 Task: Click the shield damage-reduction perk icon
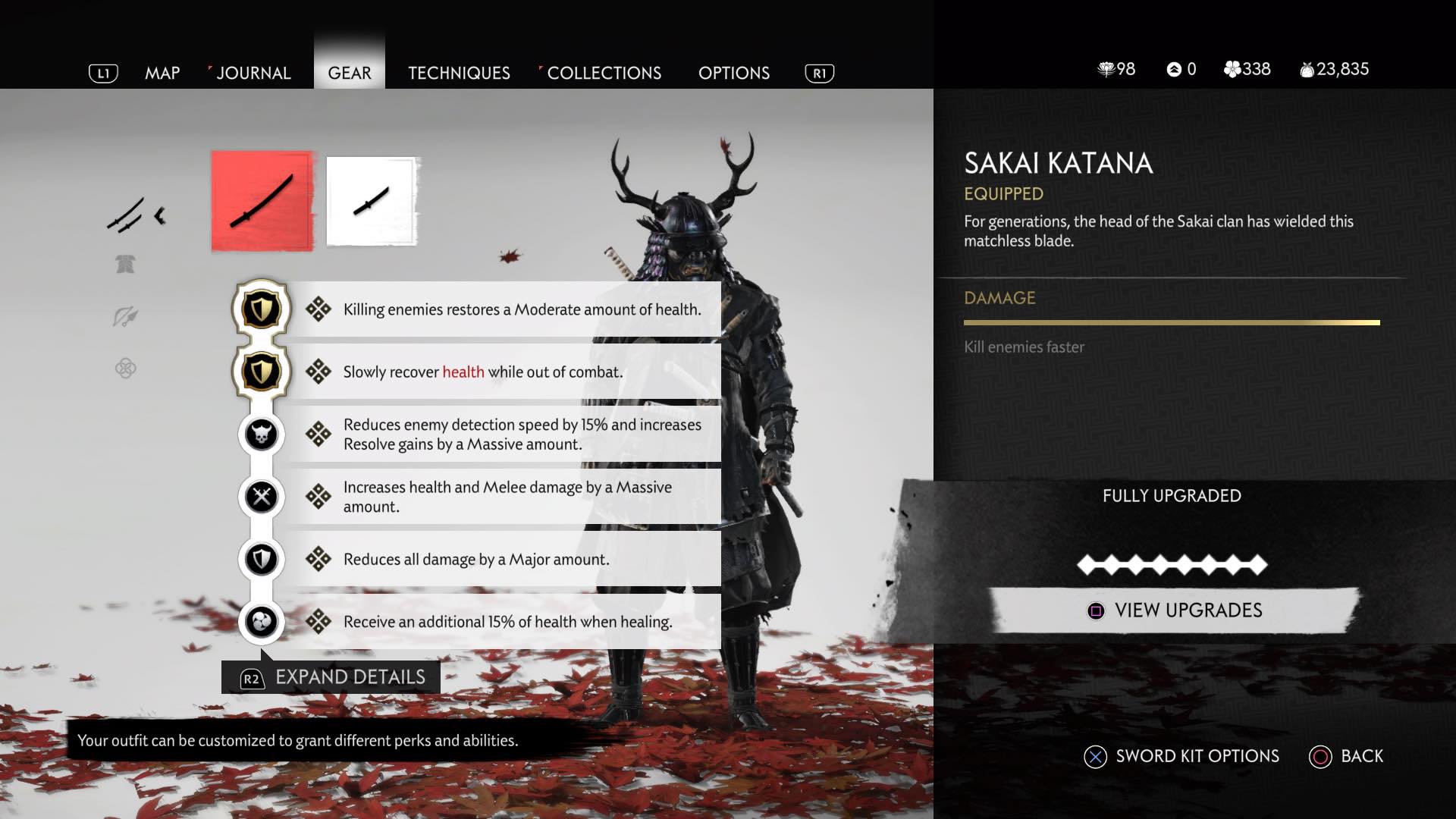(x=261, y=559)
